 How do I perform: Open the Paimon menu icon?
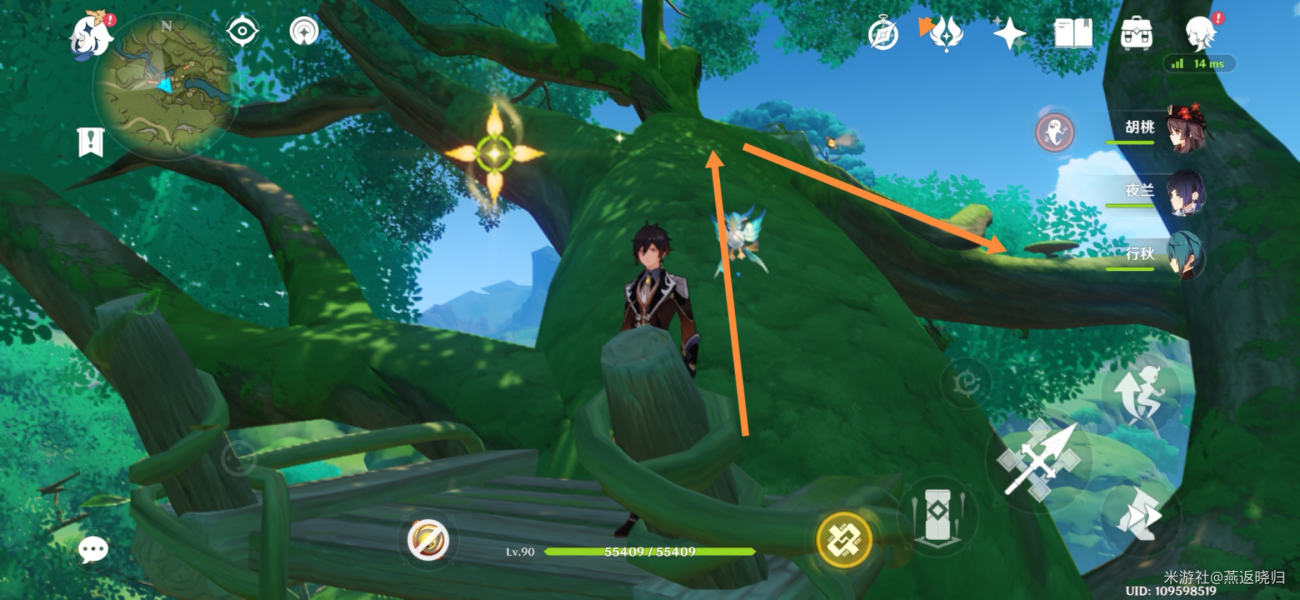tap(91, 34)
